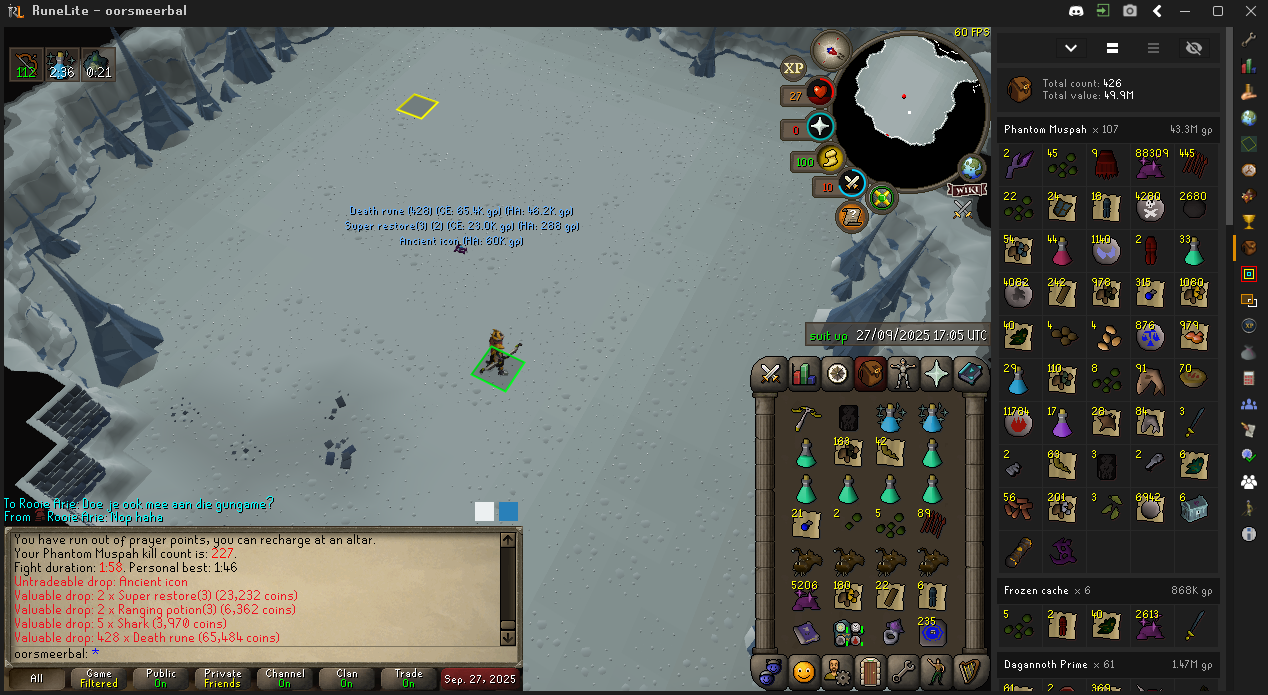
Task: Open the world map globe
Action: 971,168
